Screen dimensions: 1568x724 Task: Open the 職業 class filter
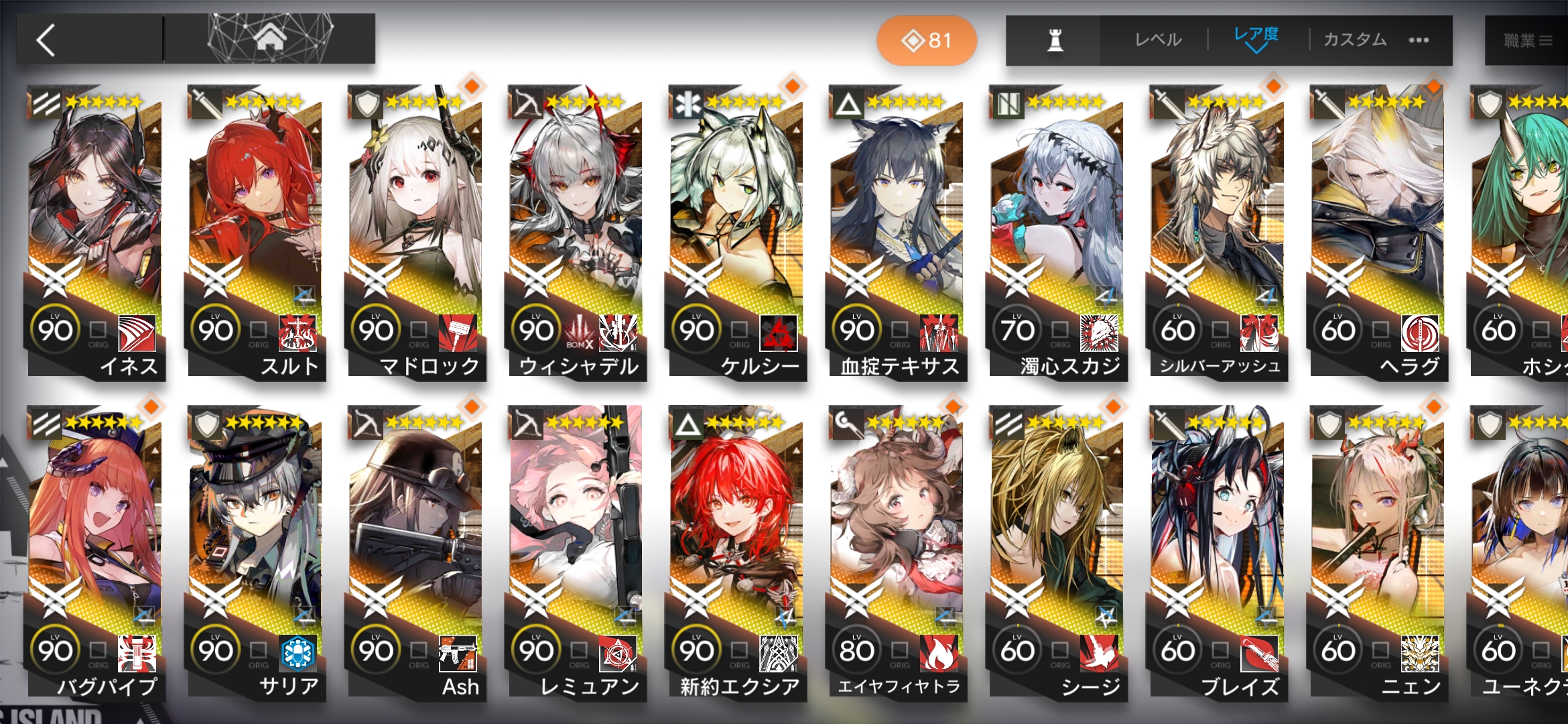point(1528,41)
